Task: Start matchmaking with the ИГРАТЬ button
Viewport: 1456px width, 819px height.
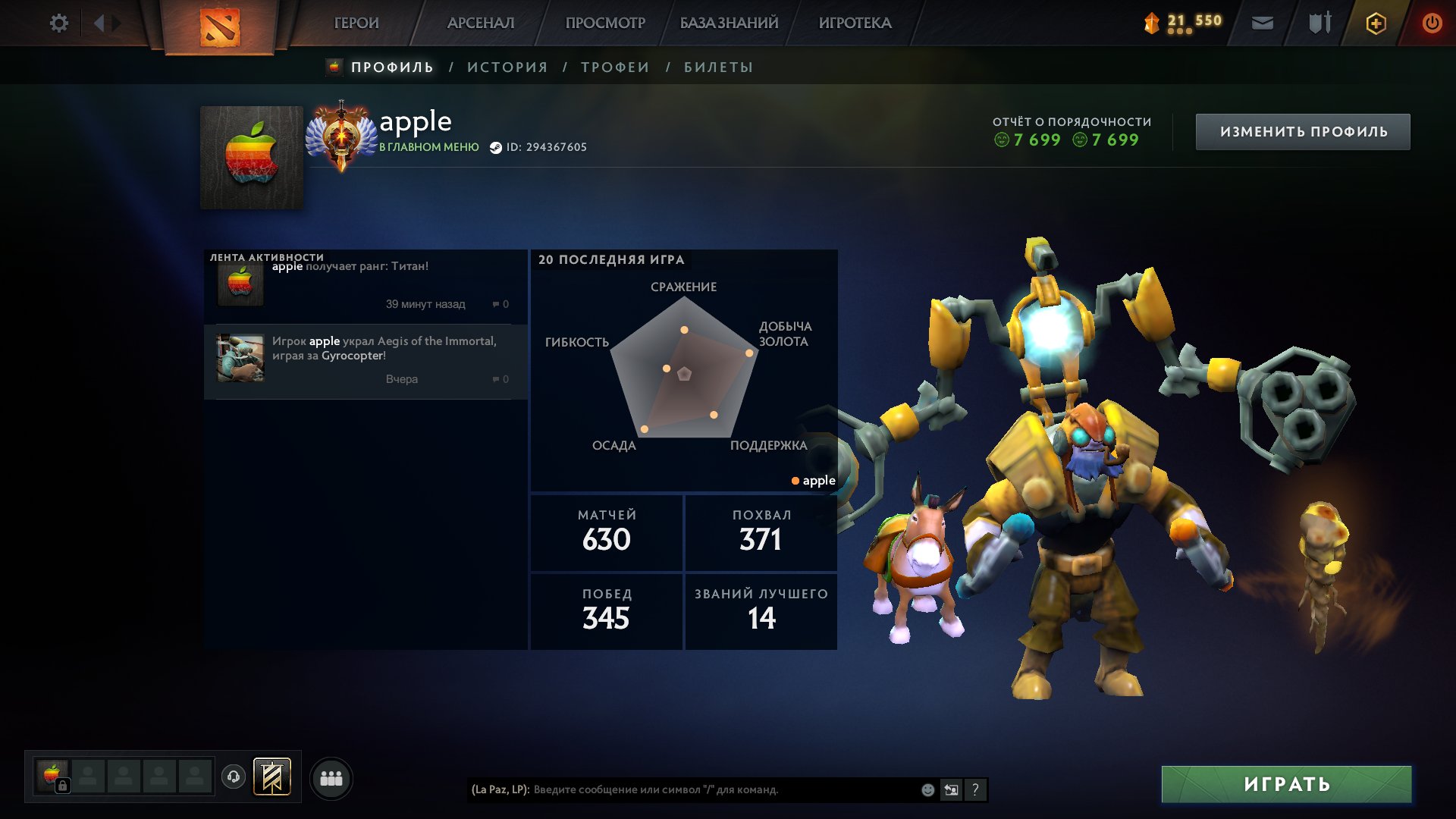Action: click(1286, 784)
